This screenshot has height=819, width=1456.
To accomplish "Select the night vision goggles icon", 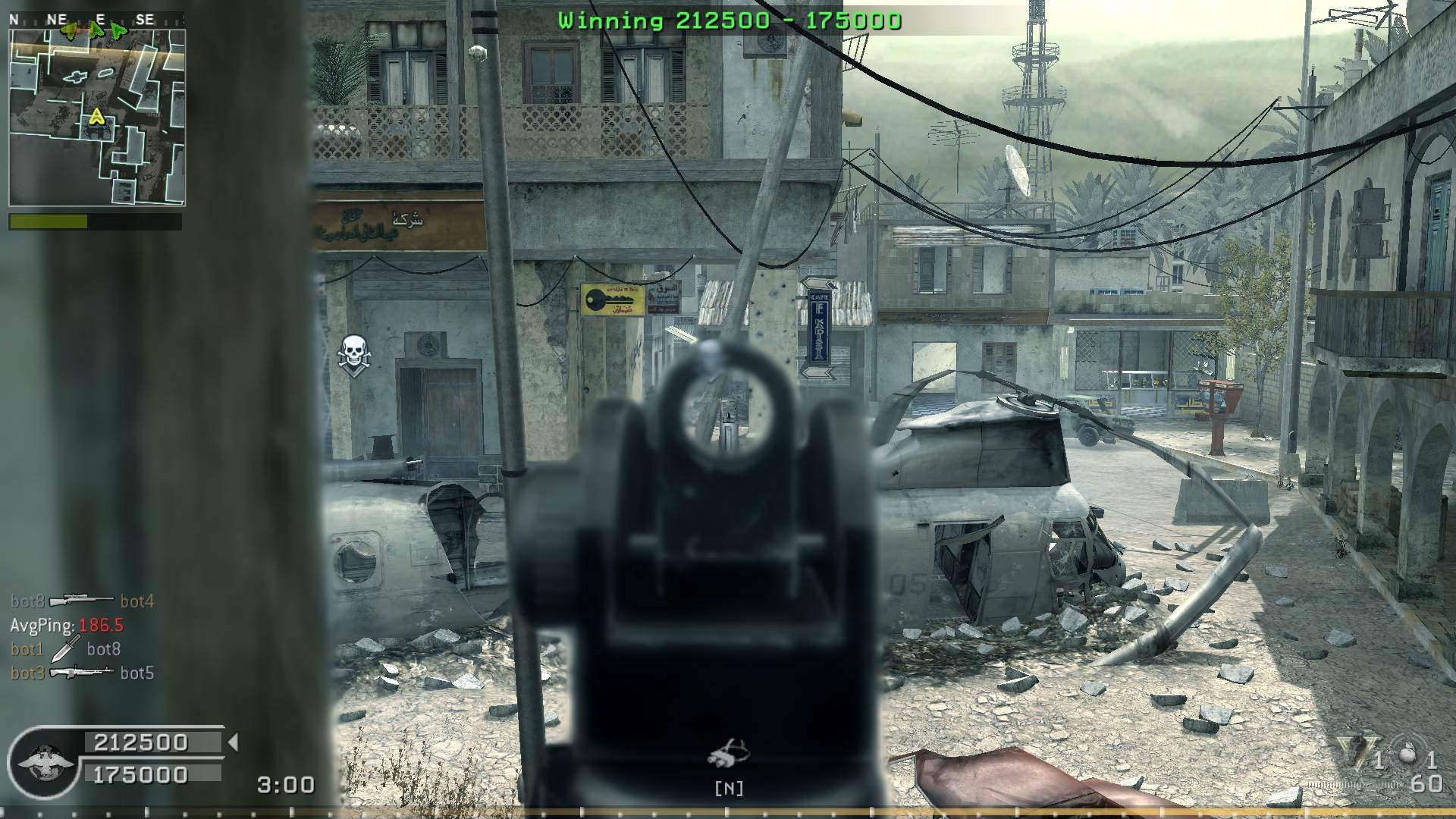I will click(728, 752).
